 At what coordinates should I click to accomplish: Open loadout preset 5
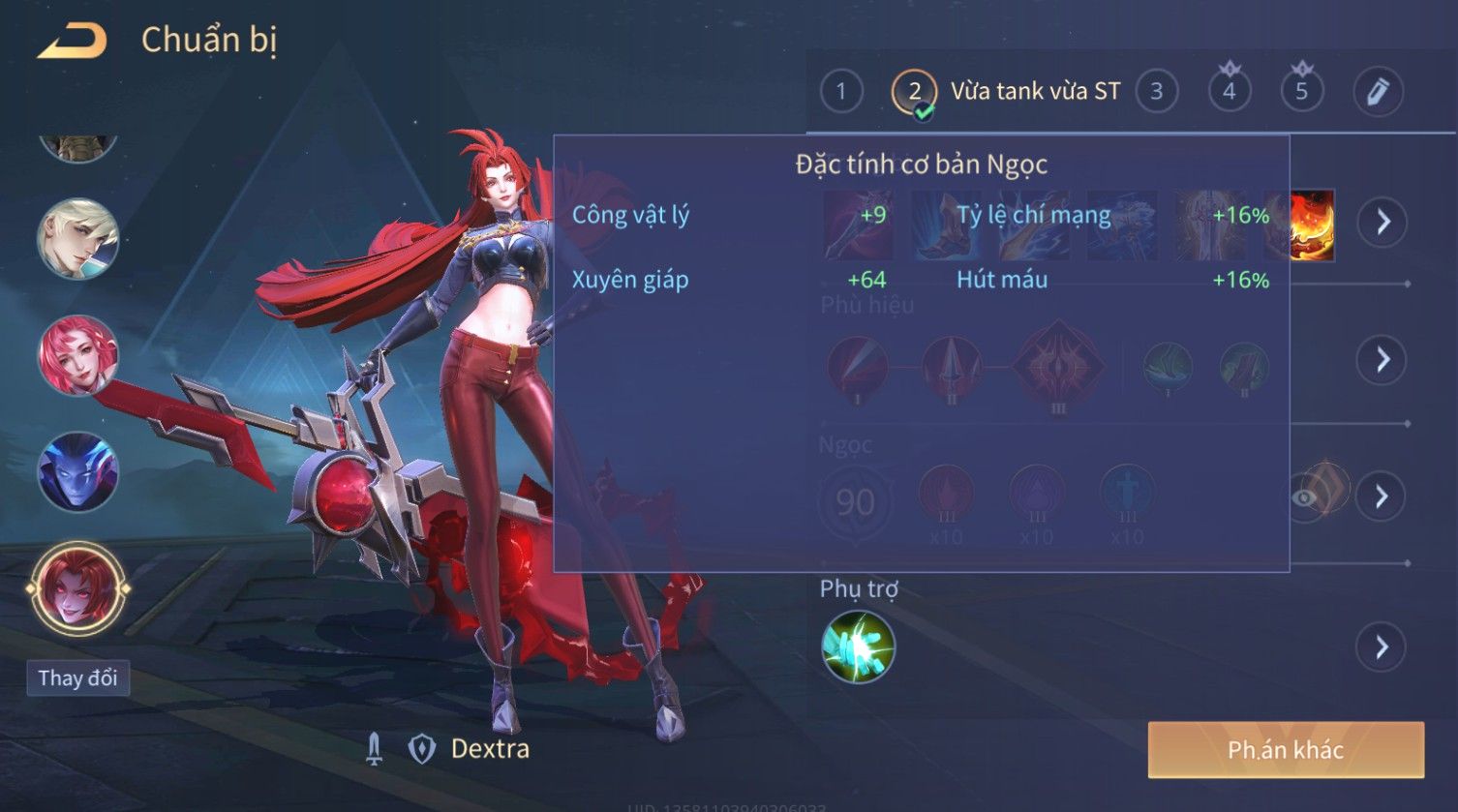(1301, 92)
